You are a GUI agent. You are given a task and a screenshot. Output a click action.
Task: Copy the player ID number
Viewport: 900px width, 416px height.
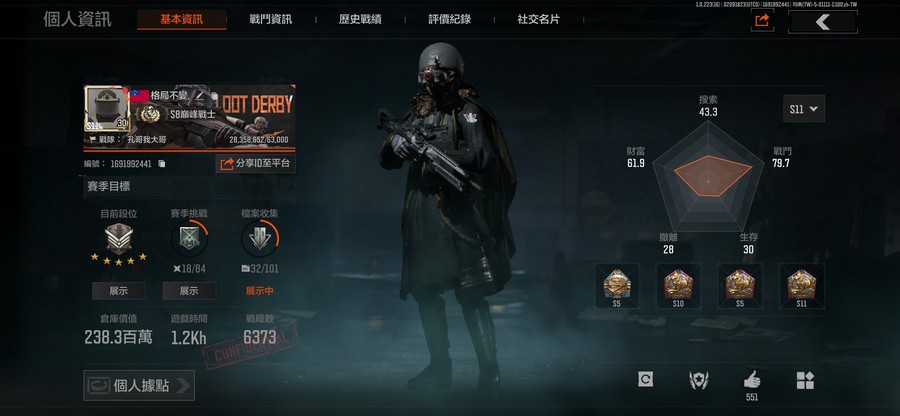(162, 164)
